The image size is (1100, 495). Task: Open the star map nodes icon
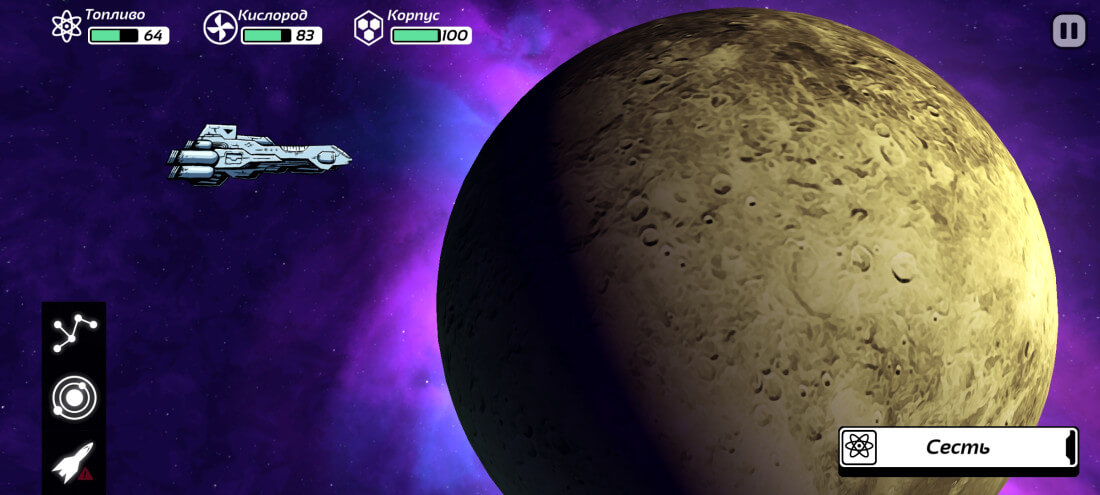[74, 334]
